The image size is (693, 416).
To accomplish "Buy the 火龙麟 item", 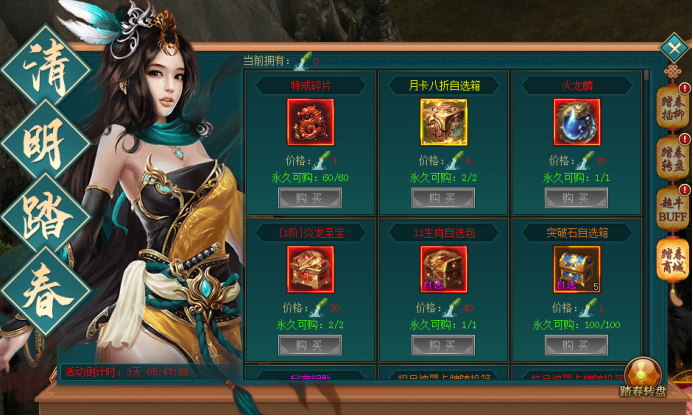I will click(x=576, y=197).
